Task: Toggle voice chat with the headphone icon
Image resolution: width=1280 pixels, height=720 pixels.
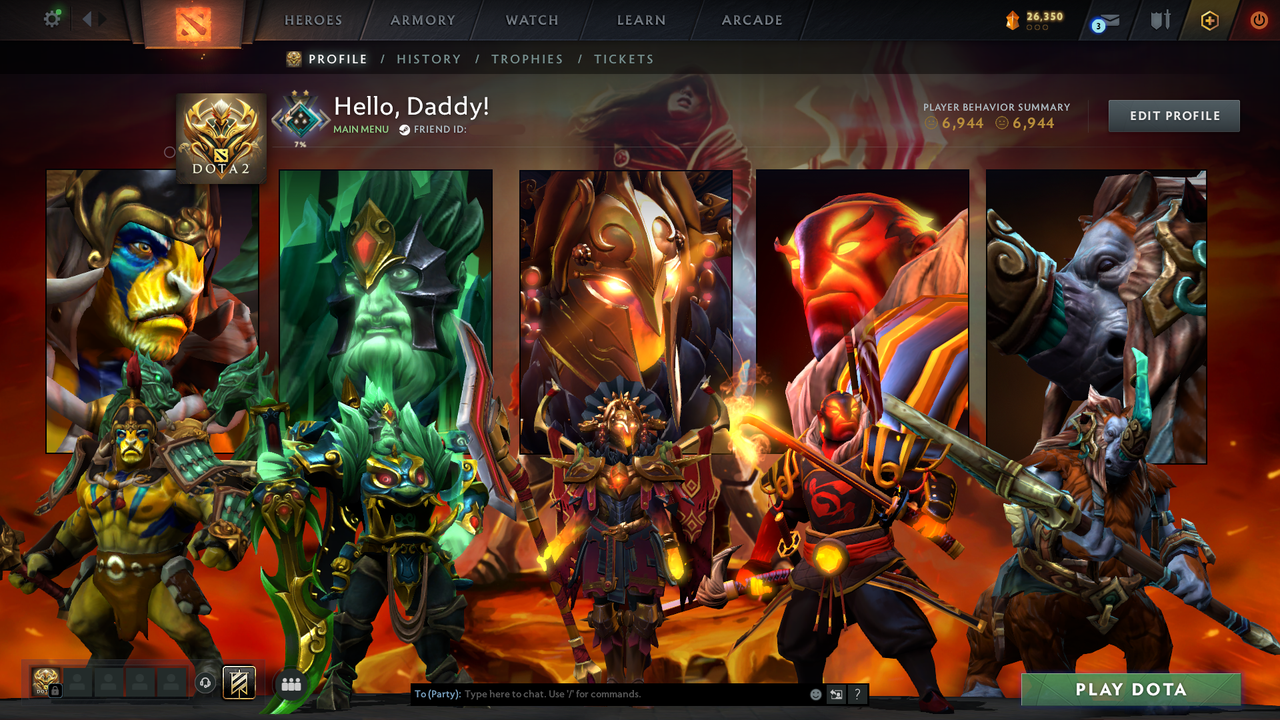Action: 203,682
